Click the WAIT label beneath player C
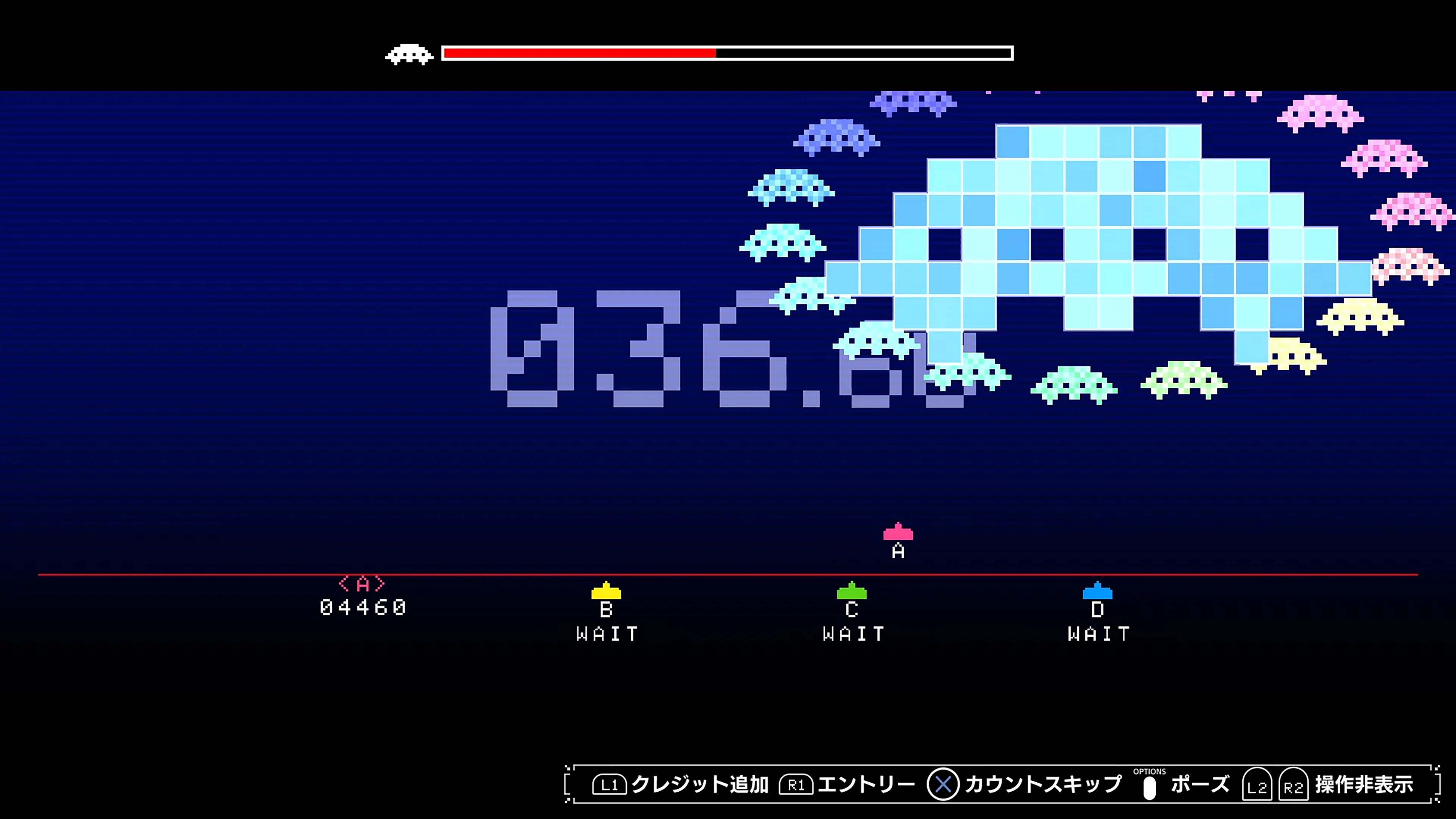1456x819 pixels. 854,633
